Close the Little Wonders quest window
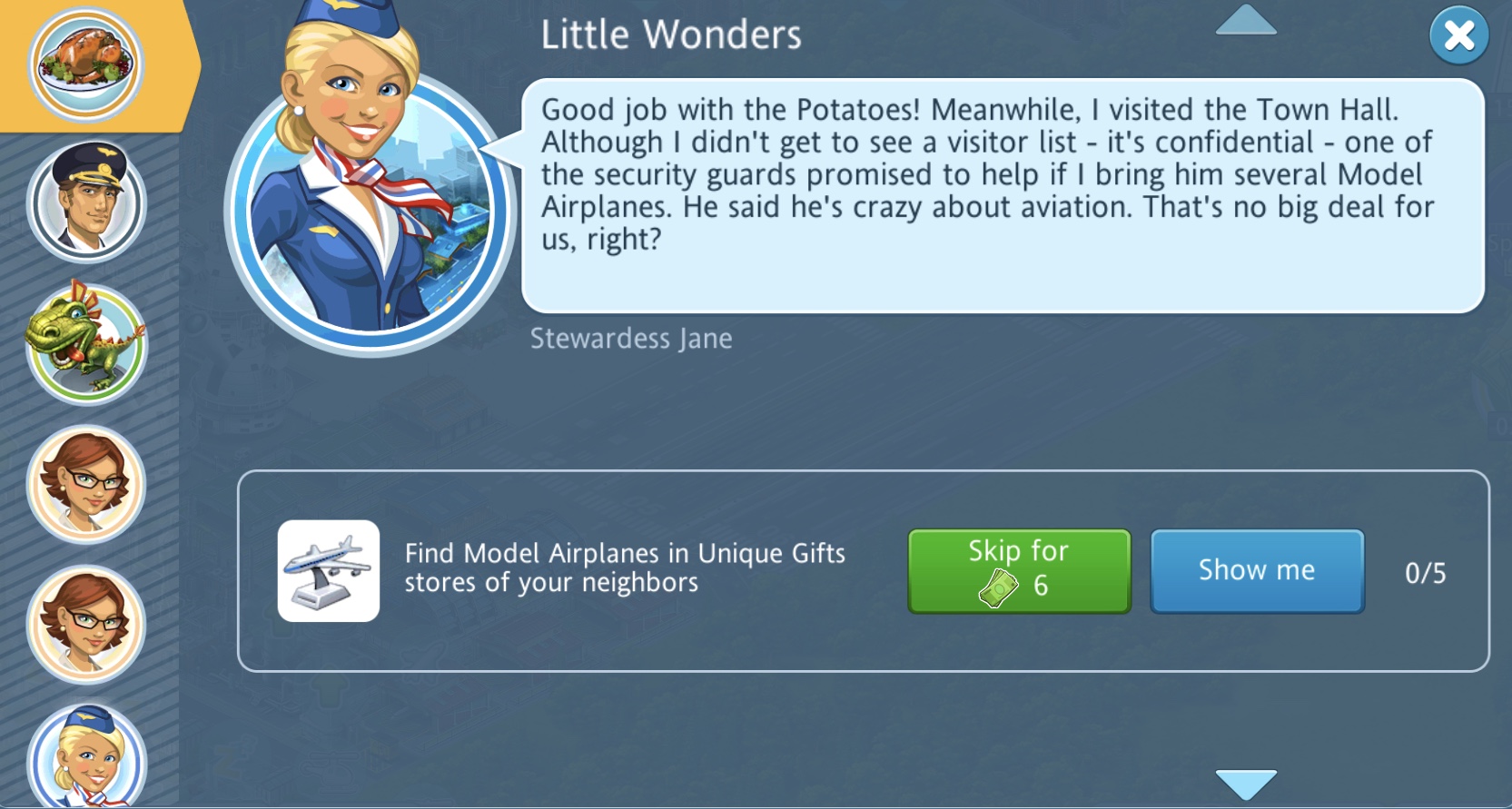 coord(1458,36)
